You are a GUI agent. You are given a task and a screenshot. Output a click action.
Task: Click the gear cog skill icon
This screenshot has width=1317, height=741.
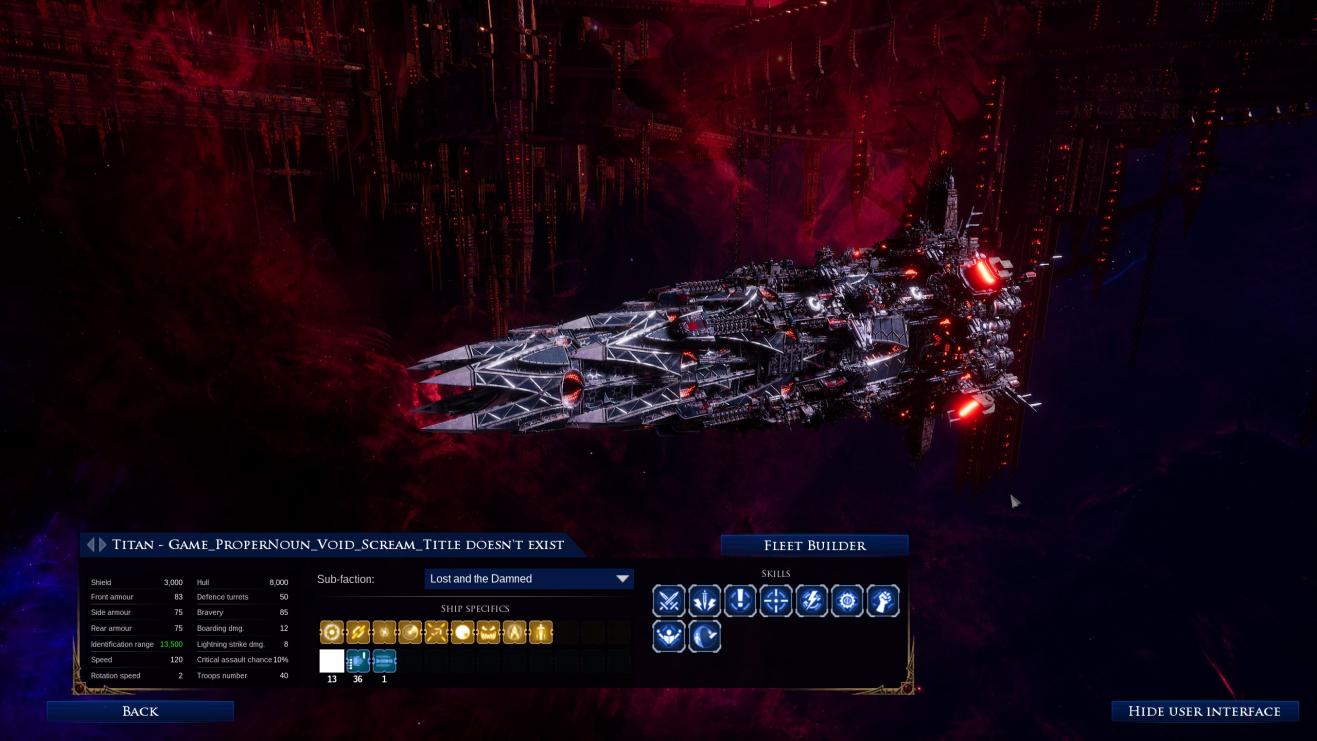point(847,601)
